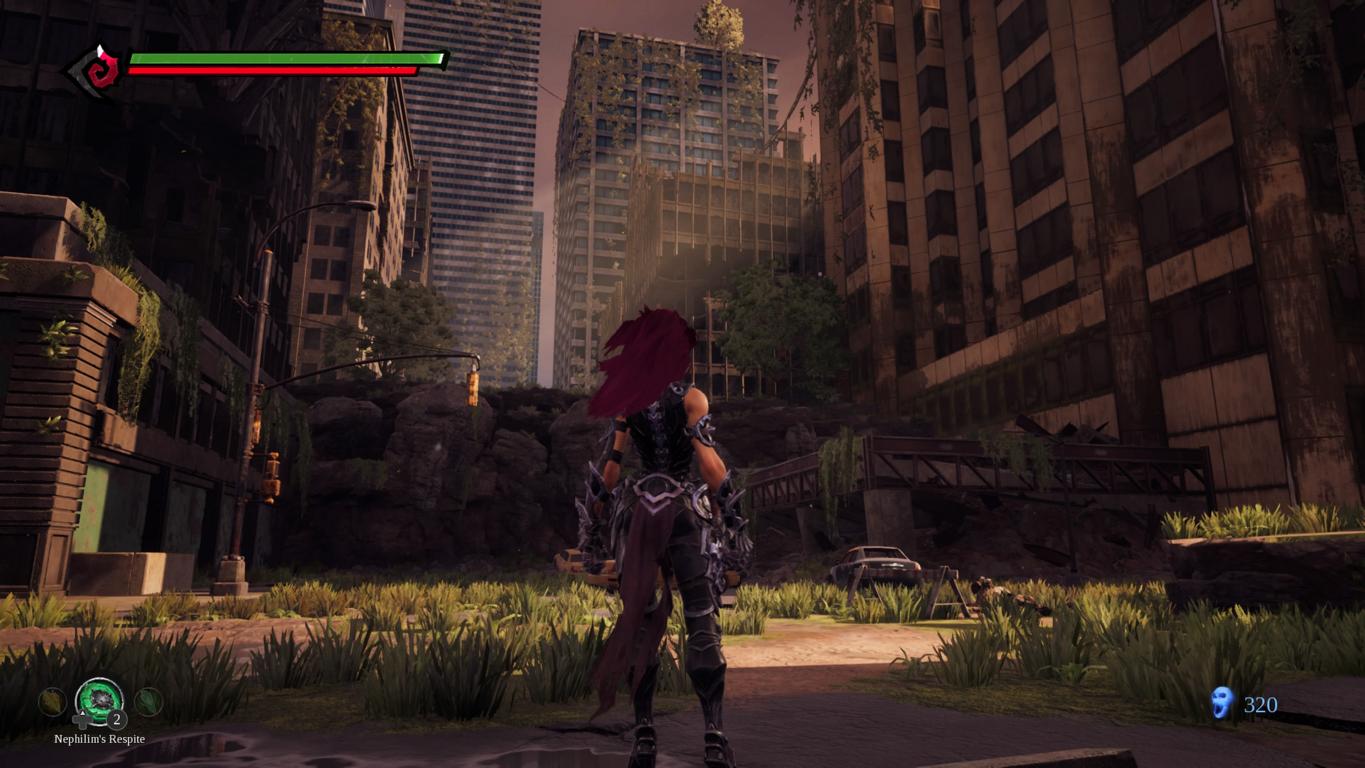Viewport: 1365px width, 768px height.
Task: Select the Nephilim's Respite healing item
Action: click(x=99, y=700)
